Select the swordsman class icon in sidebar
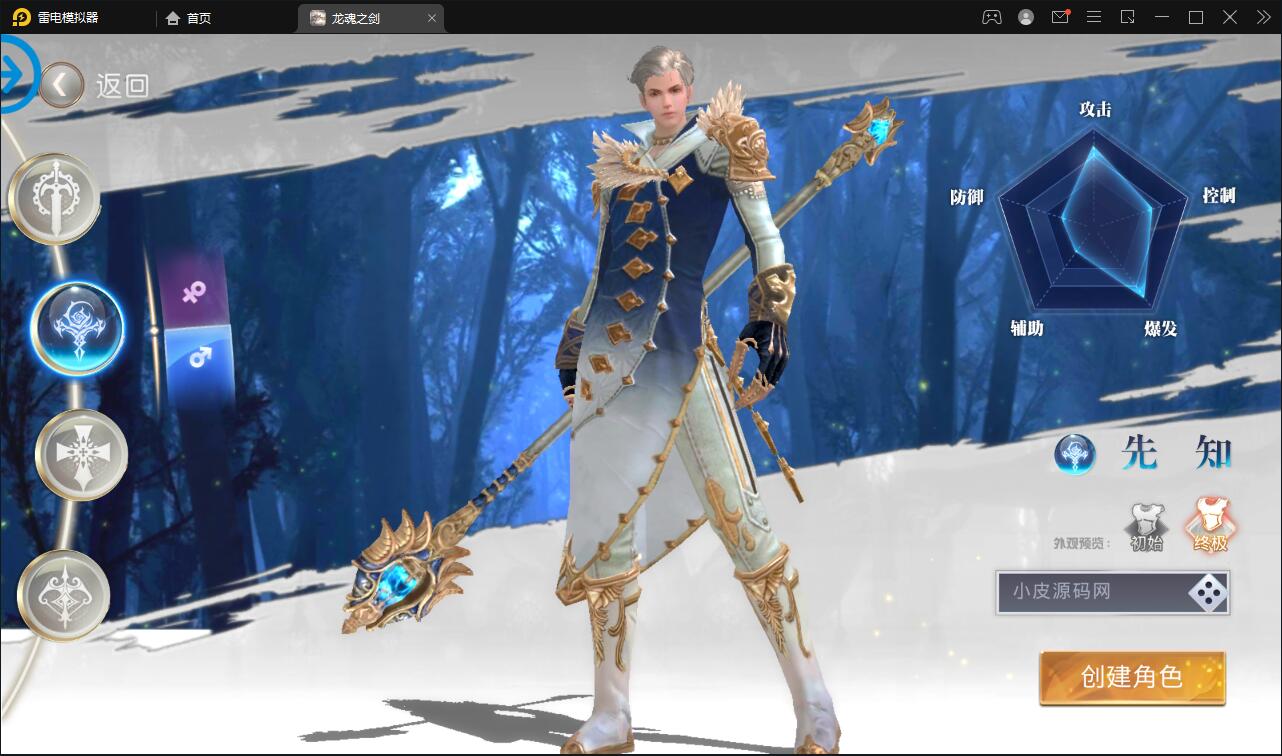 pos(54,197)
